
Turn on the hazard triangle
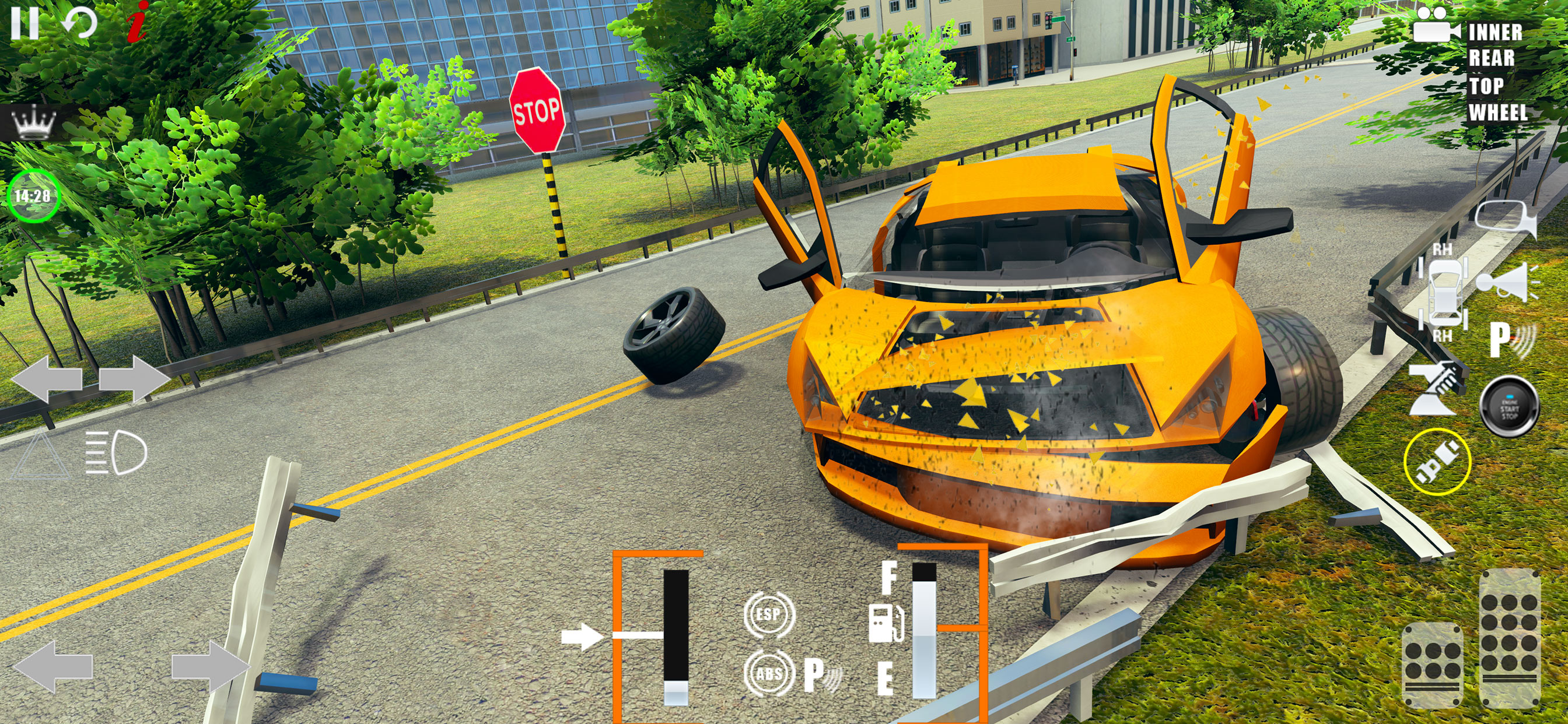click(40, 454)
